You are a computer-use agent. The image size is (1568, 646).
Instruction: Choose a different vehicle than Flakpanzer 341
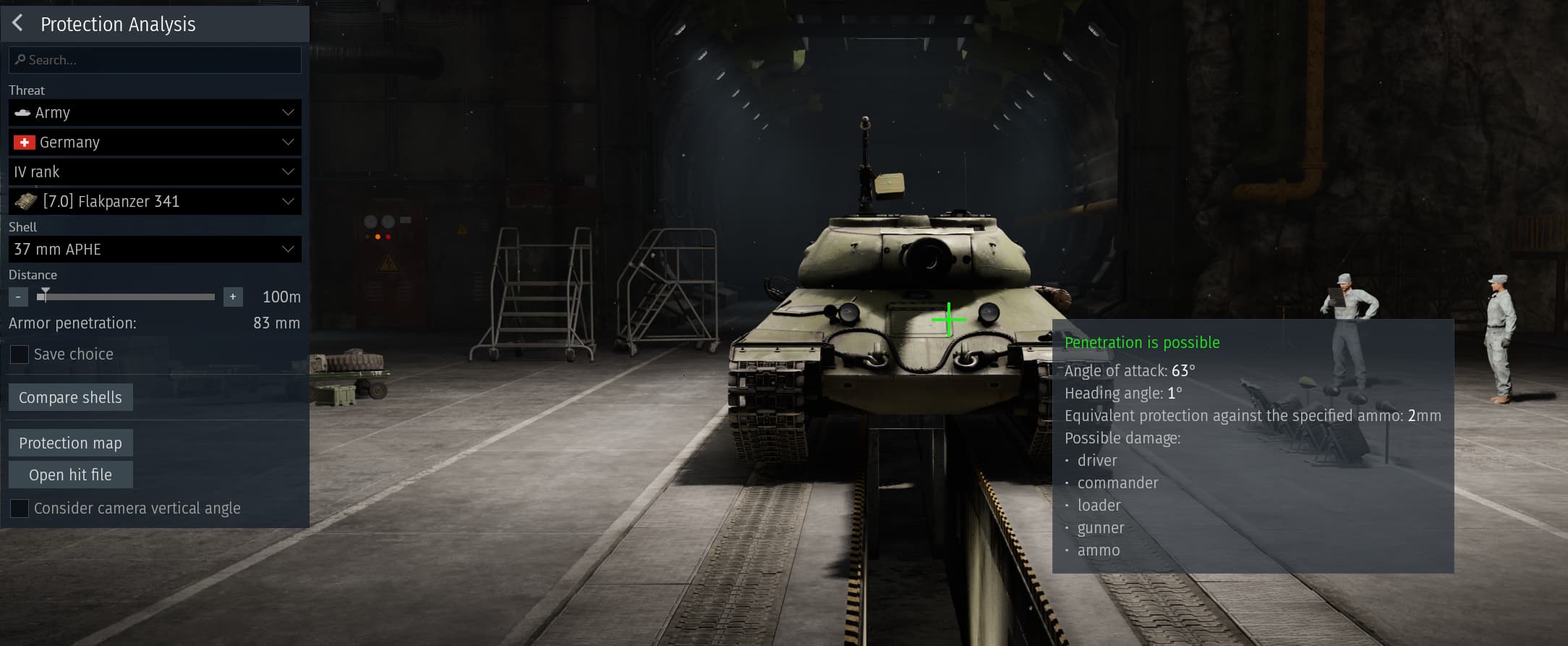(155, 202)
